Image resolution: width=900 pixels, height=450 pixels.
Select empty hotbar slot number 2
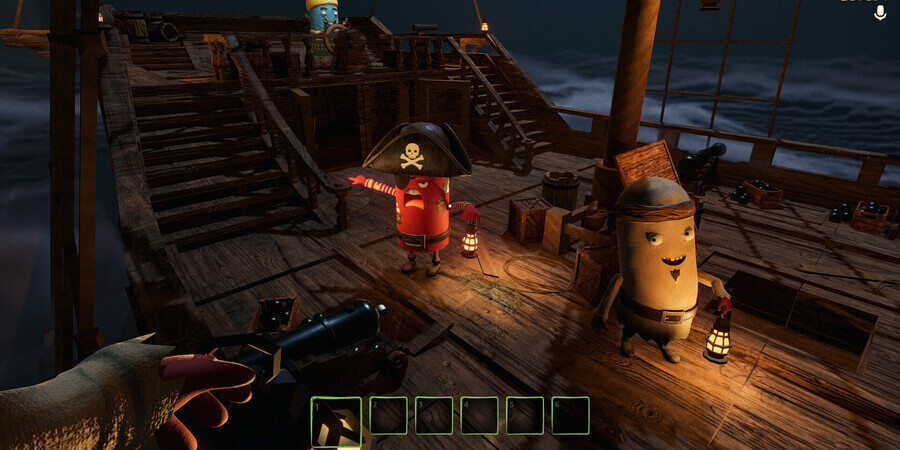(x=388, y=415)
